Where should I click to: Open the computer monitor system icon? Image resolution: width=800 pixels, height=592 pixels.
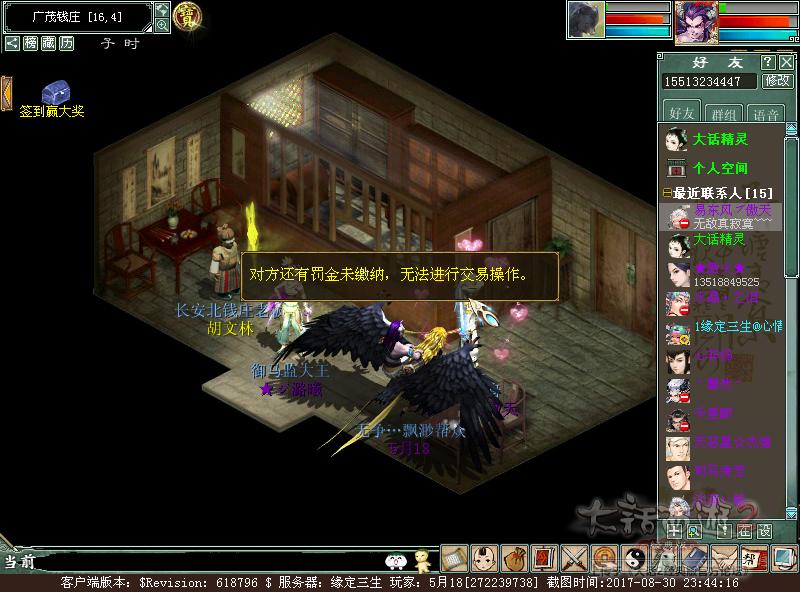click(x=784, y=557)
